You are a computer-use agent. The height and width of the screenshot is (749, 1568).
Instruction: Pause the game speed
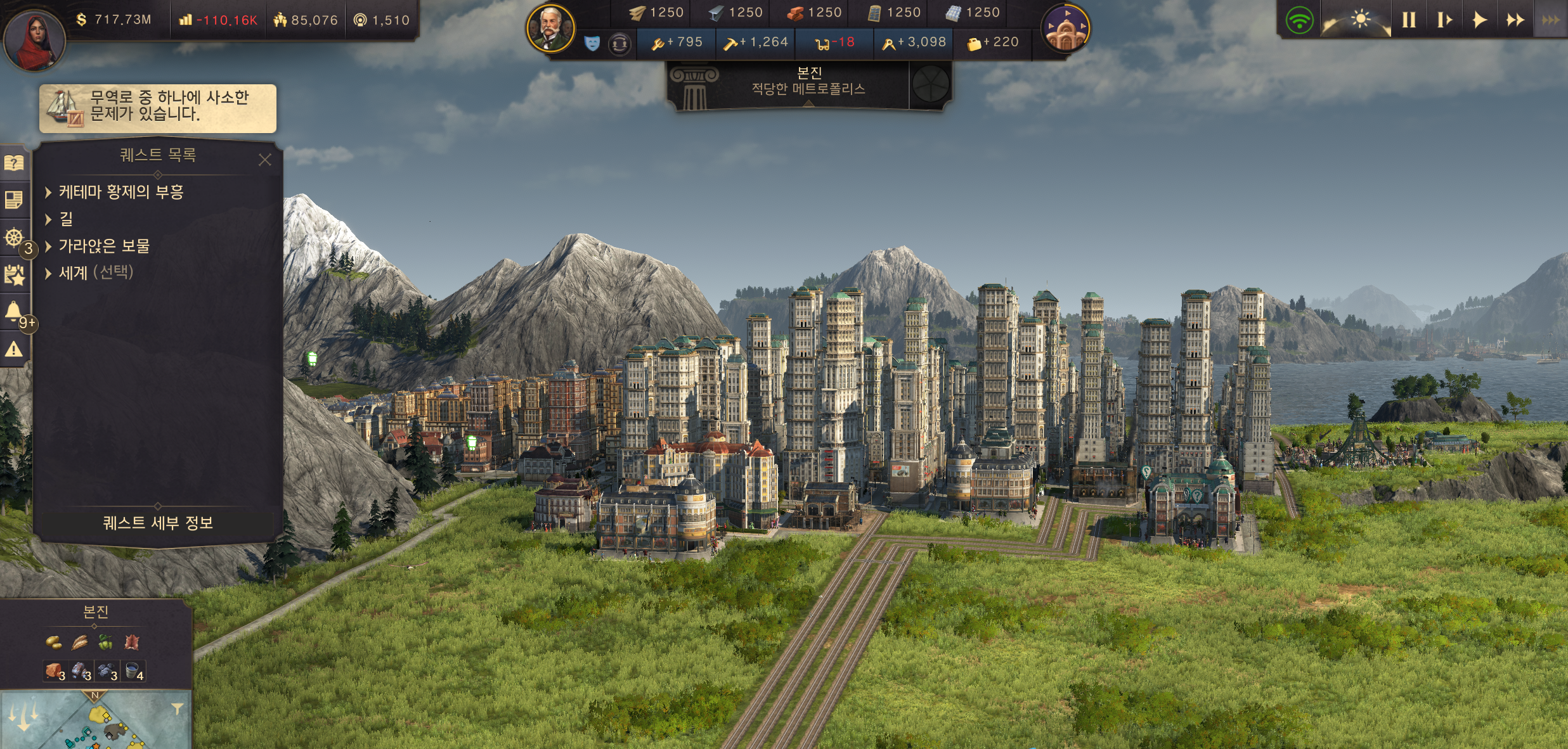(x=1408, y=20)
